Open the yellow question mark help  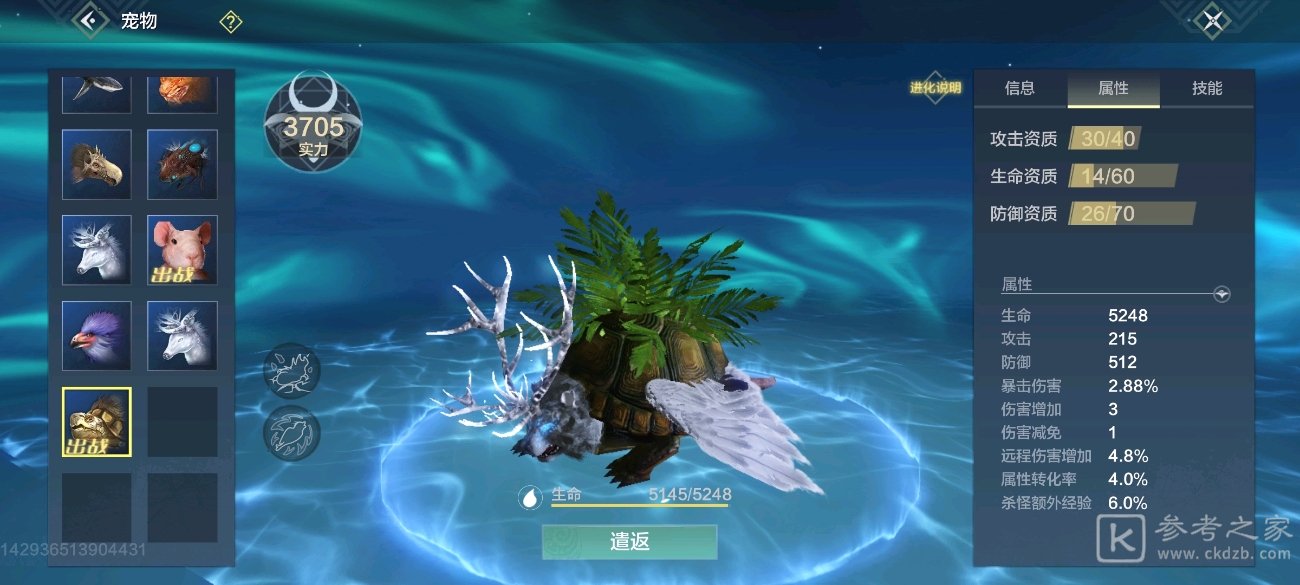(x=231, y=21)
